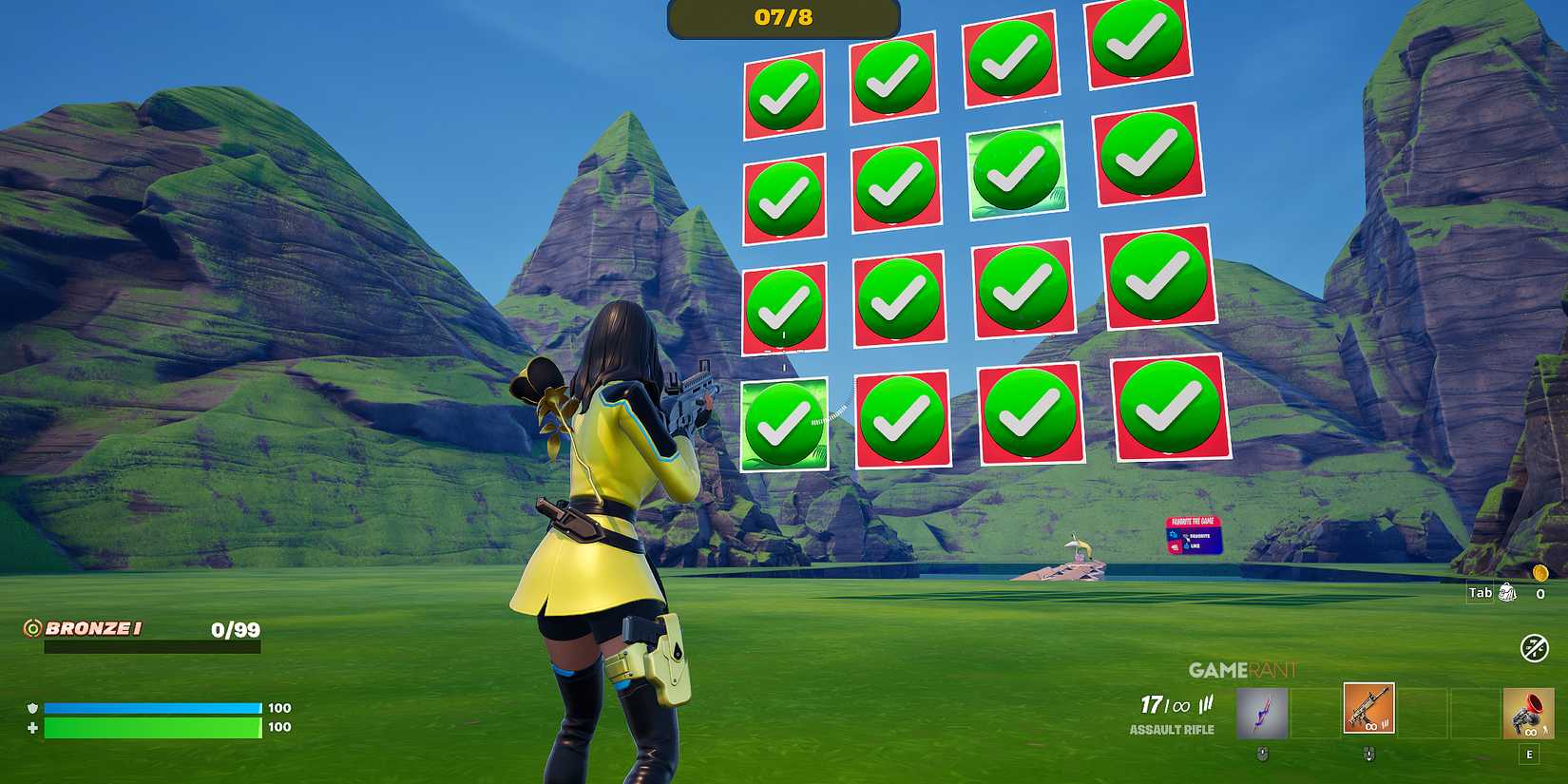Click the 0/99 XP progress bar
The height and width of the screenshot is (784, 1568).
point(152,648)
